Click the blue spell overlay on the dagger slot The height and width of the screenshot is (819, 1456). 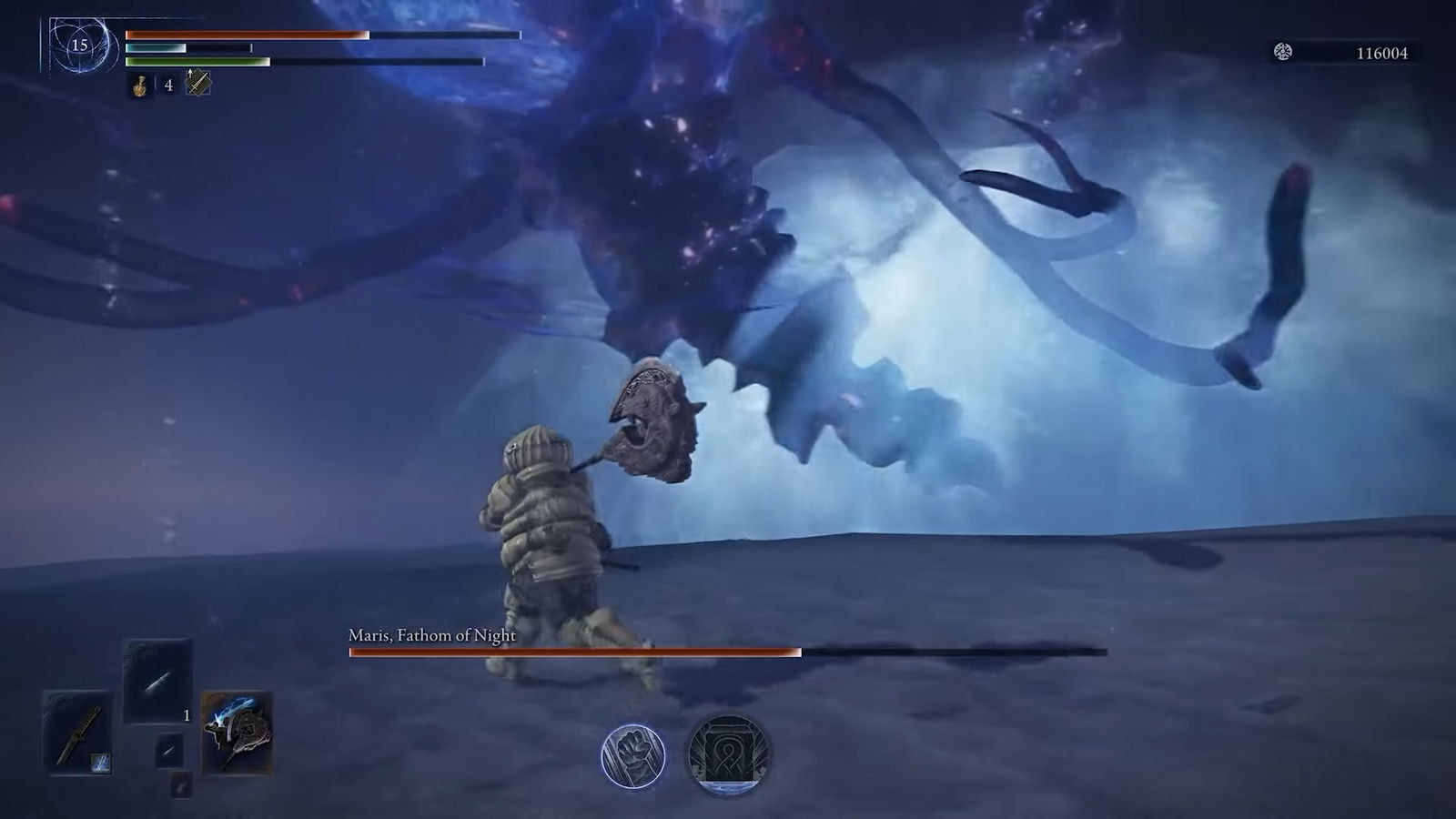tap(101, 764)
